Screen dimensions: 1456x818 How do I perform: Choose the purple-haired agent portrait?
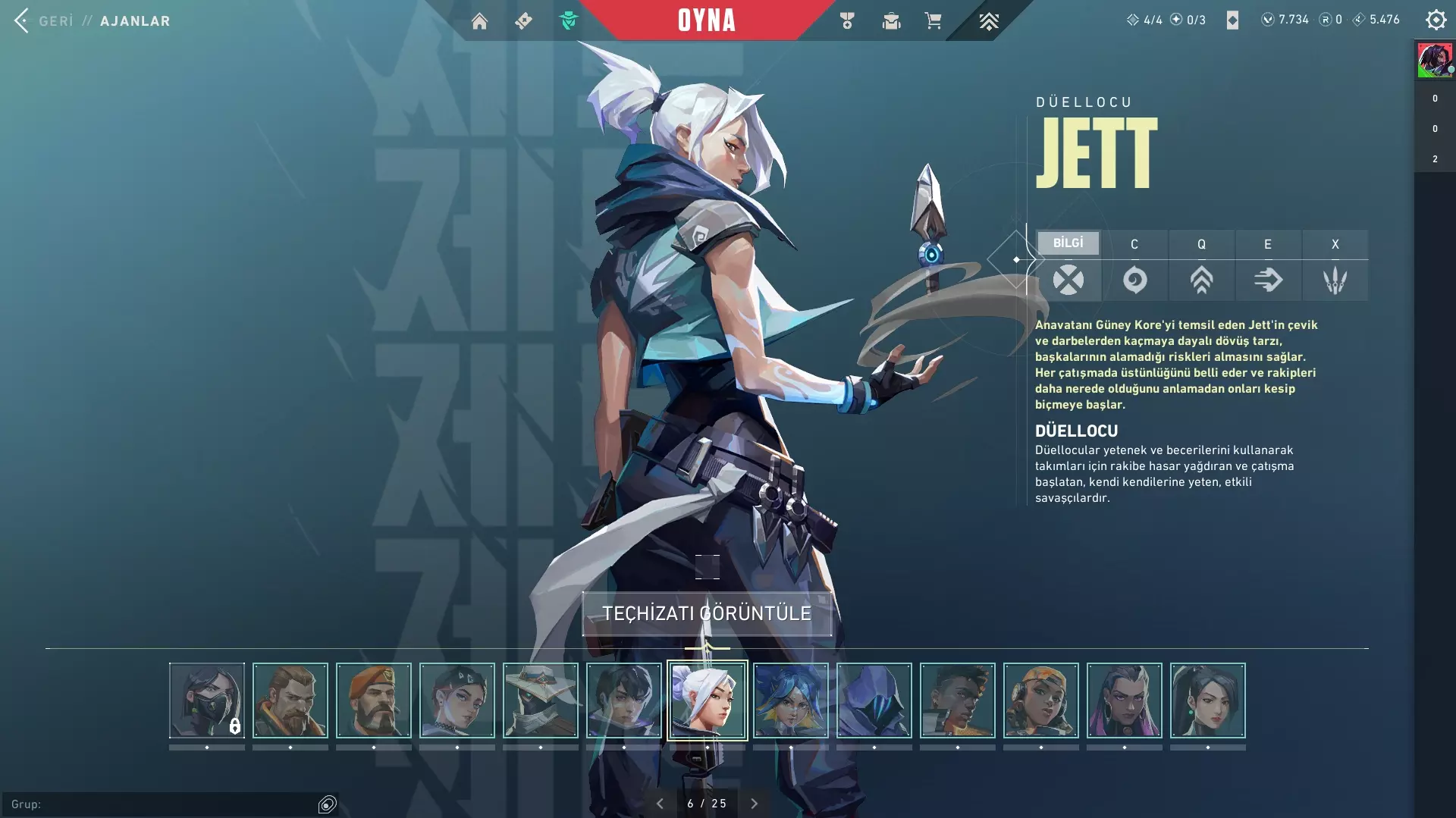coord(1125,700)
